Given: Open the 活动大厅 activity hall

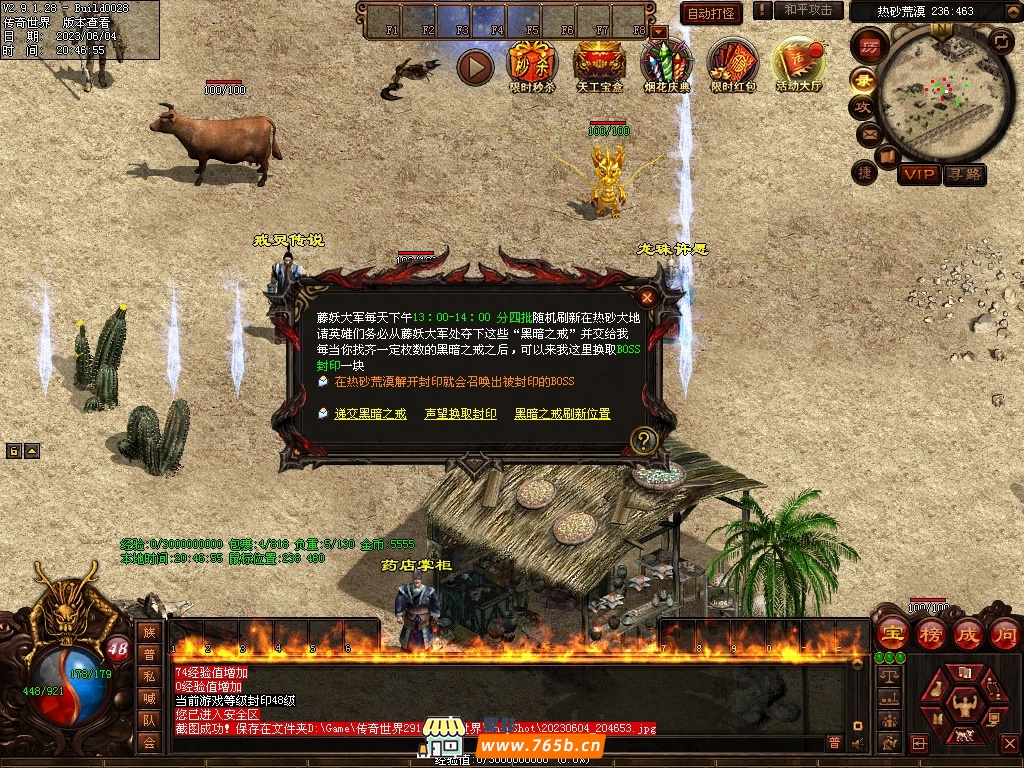Looking at the screenshot, I should [x=799, y=65].
